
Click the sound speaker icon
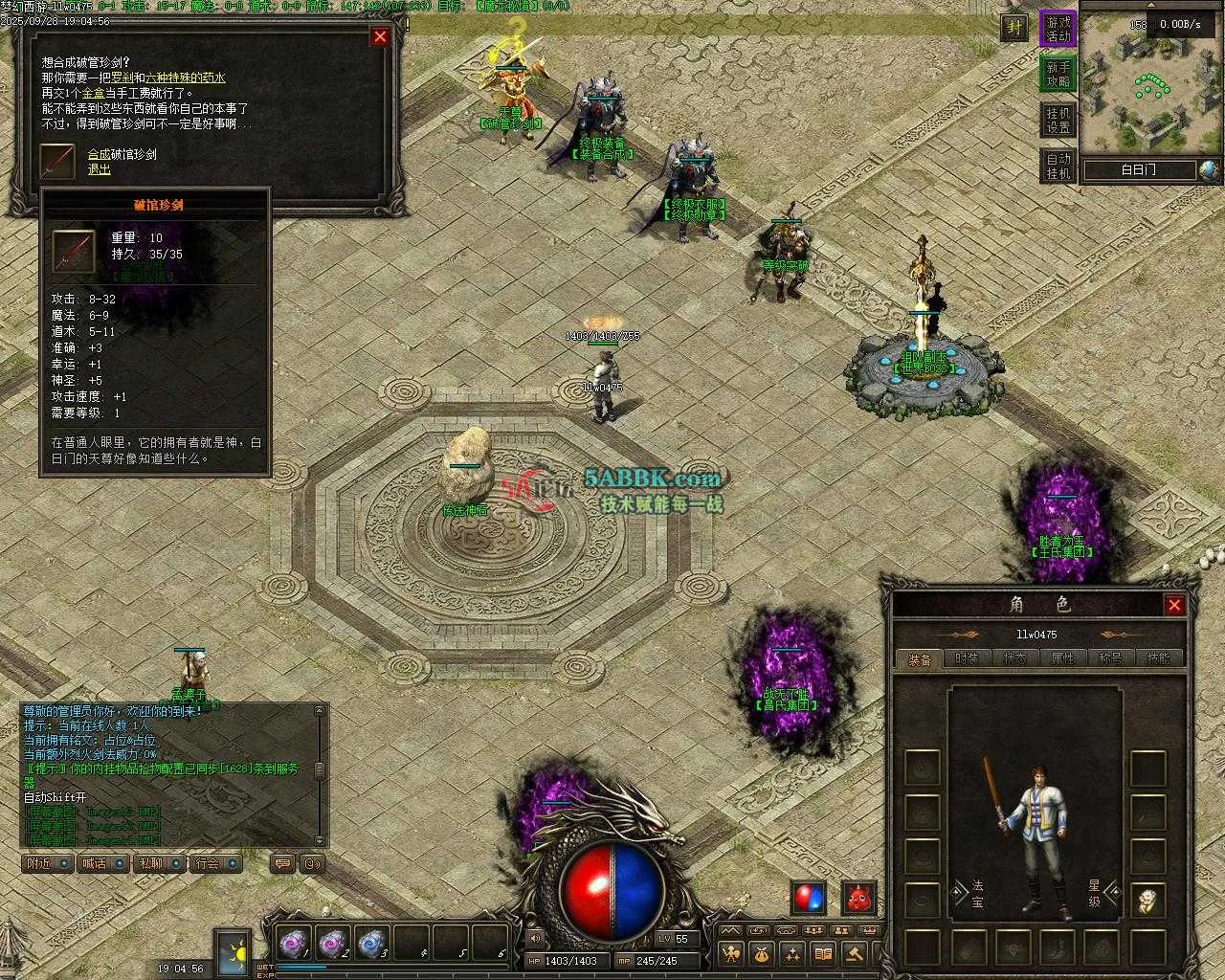pos(535,939)
